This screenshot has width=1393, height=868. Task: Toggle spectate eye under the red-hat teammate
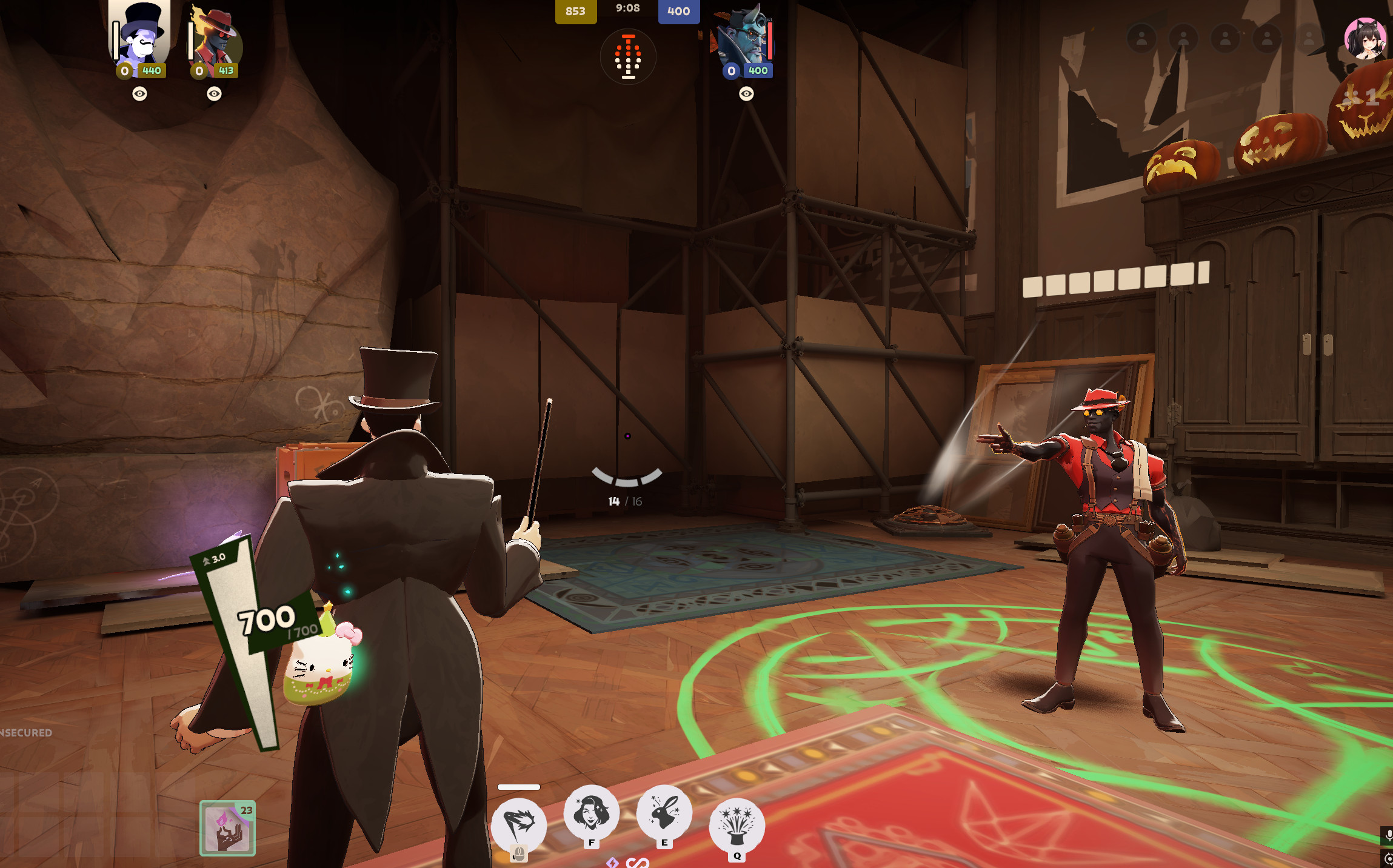pyautogui.click(x=214, y=93)
